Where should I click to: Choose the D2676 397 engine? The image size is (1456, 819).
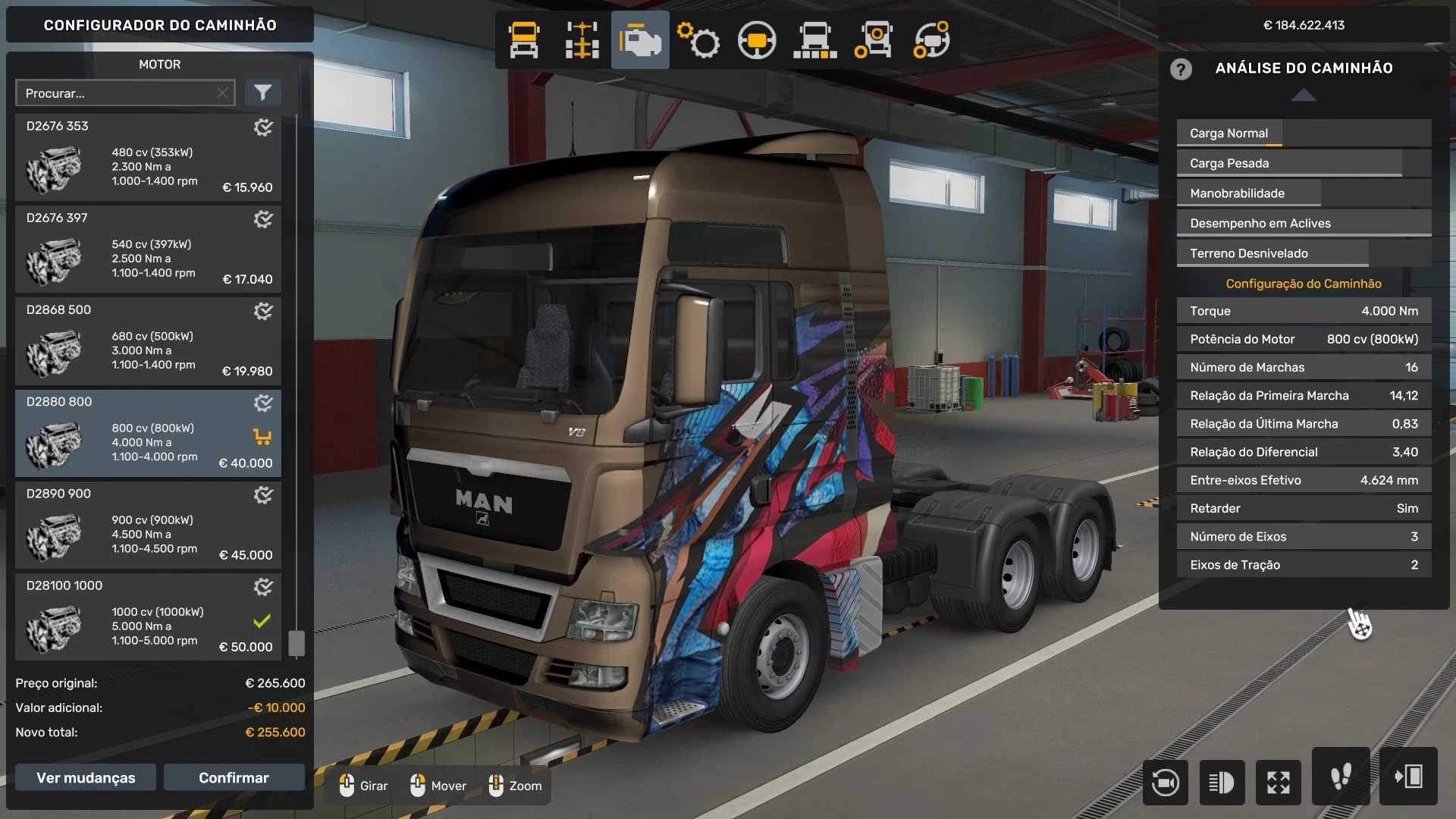point(148,249)
